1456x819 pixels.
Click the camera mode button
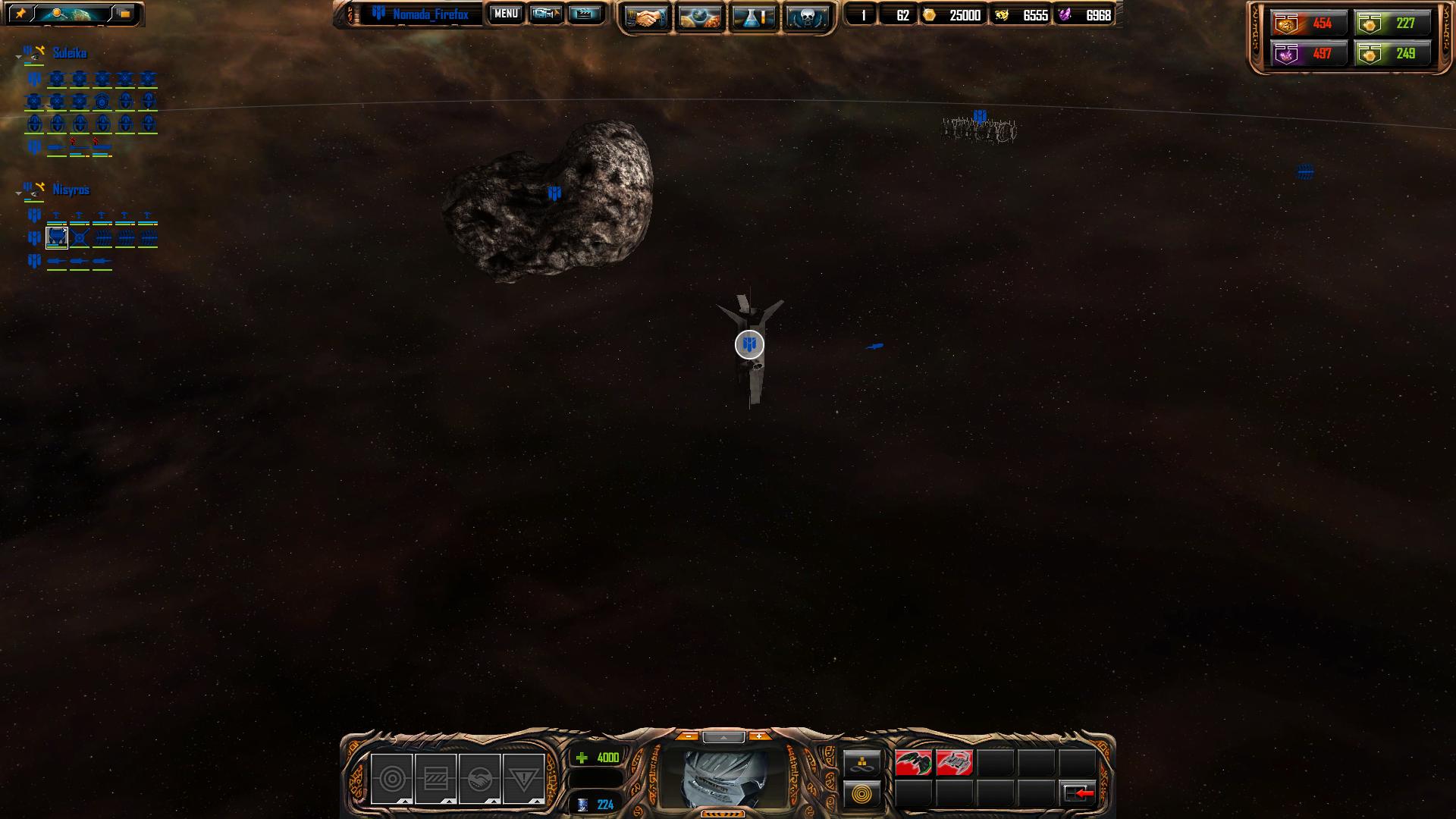tap(545, 14)
